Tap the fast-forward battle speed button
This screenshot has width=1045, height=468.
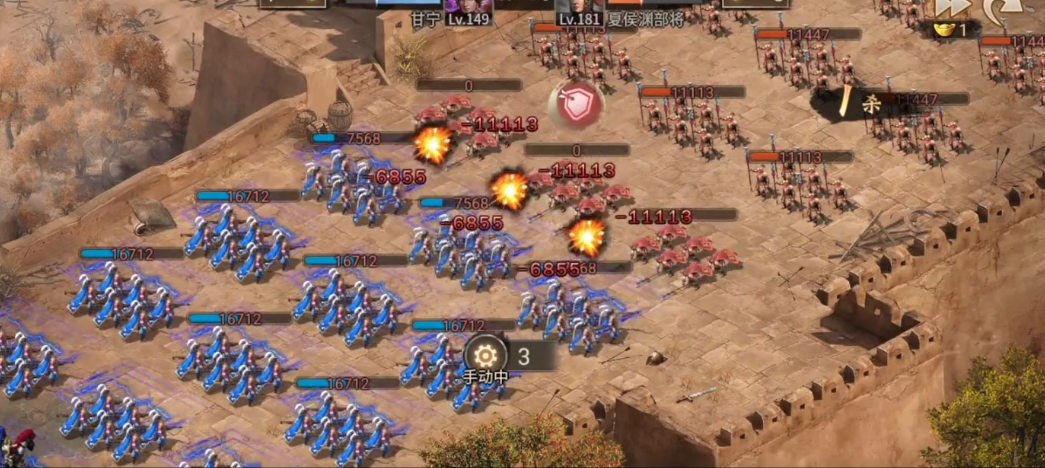(947, 7)
